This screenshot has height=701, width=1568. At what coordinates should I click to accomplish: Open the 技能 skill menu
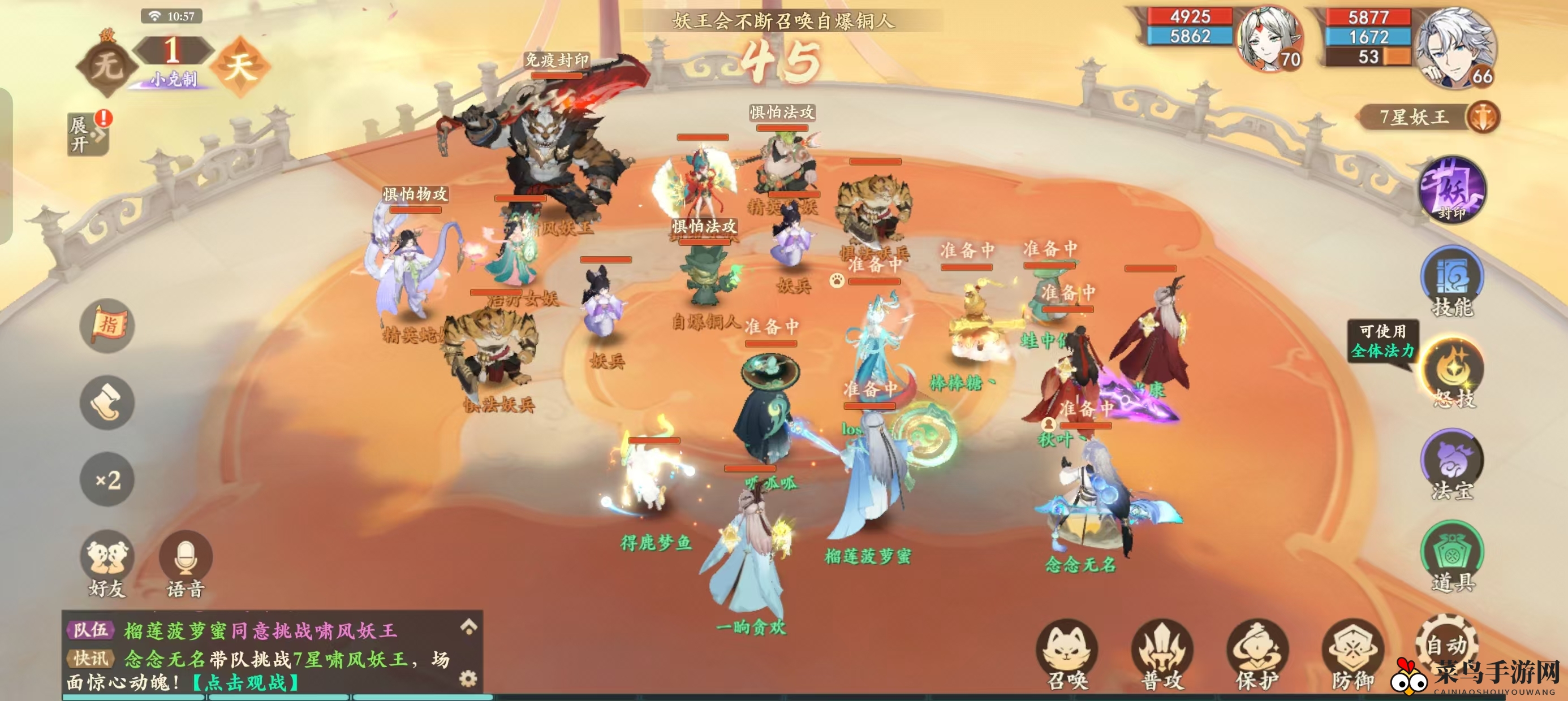click(x=1453, y=279)
